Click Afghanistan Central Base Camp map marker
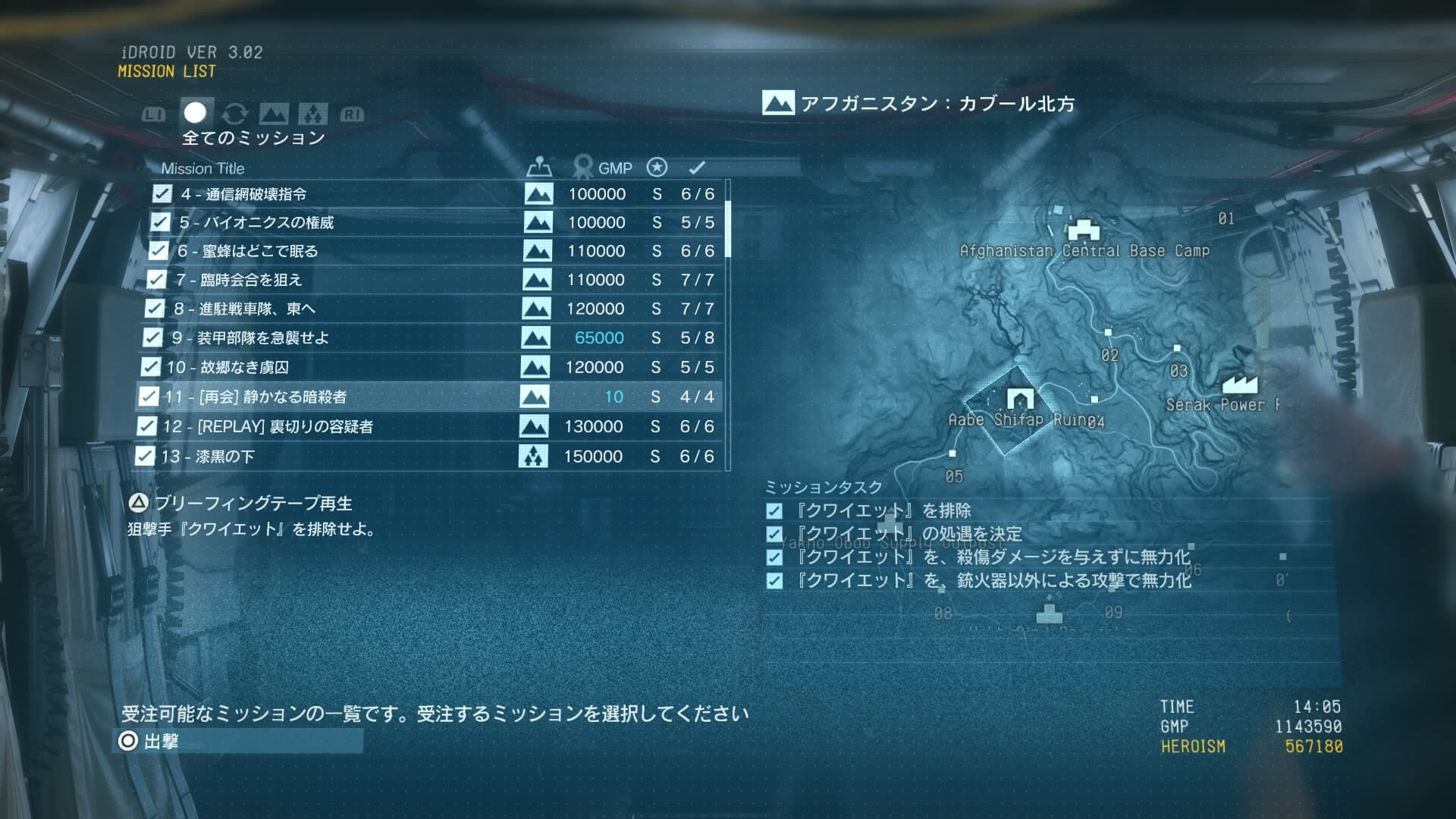This screenshot has width=1456, height=819. pyautogui.click(x=1083, y=229)
